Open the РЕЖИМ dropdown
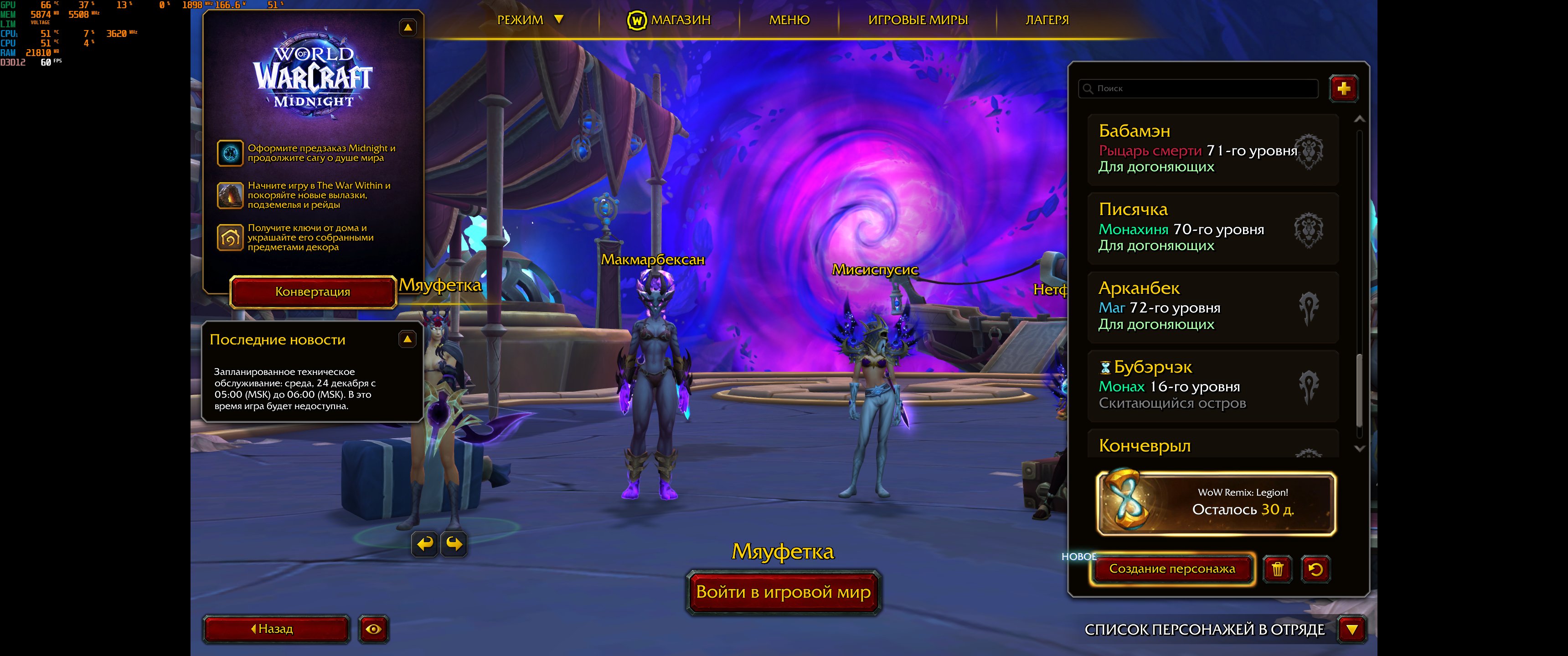This screenshot has height=656, width=1568. (530, 19)
